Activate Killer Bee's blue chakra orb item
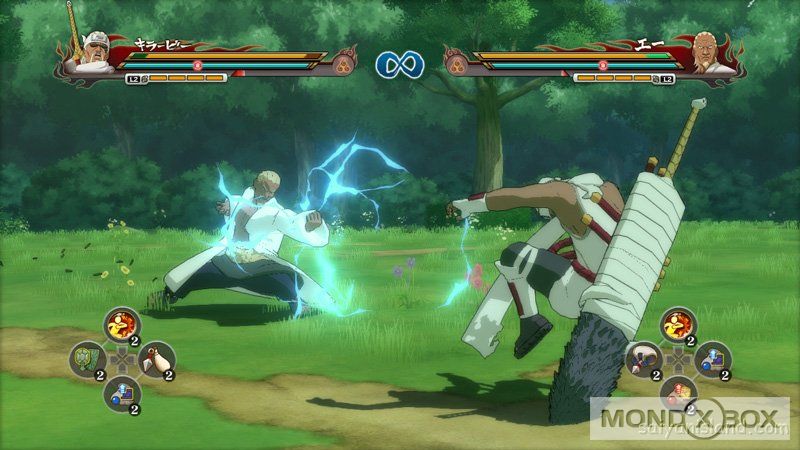800x450 pixels. (121, 391)
